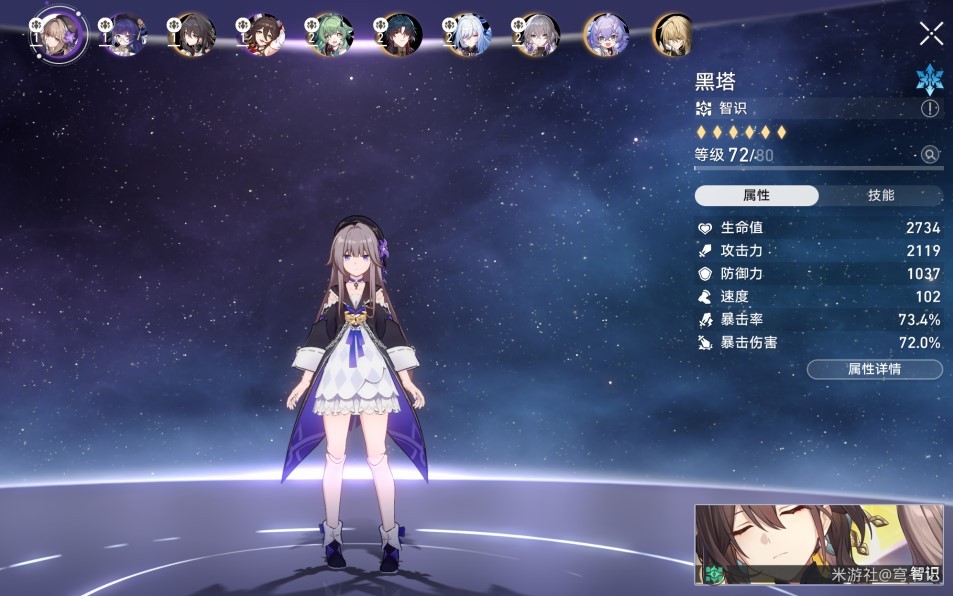Open the 属性详情 details button
This screenshot has width=953, height=596.
coord(874,369)
